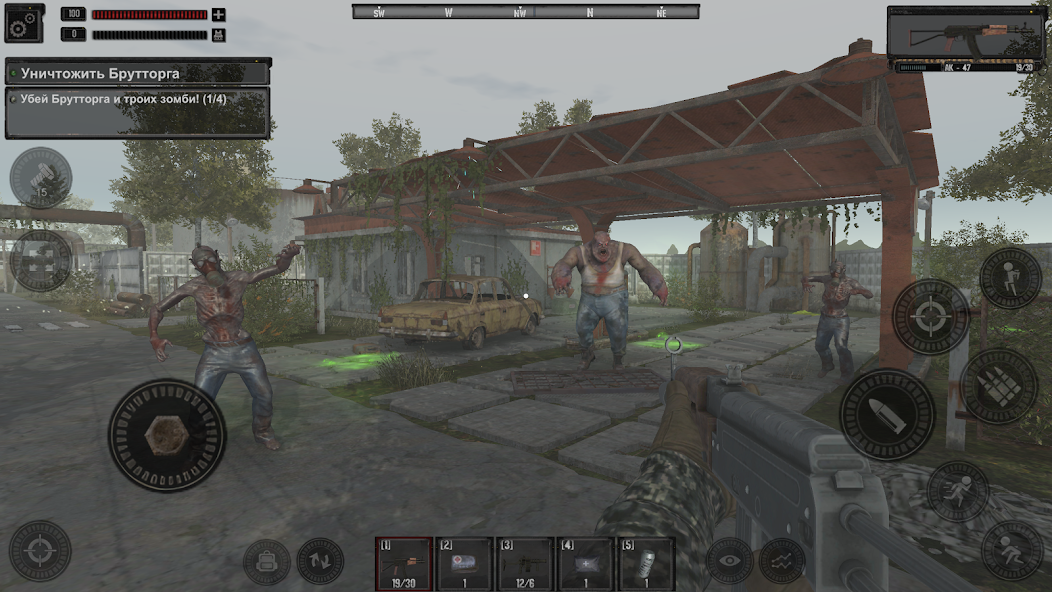Click the "Уничтожить Брутторга" quest header
Image resolution: width=1052 pixels, height=592 pixels.
tap(138, 73)
